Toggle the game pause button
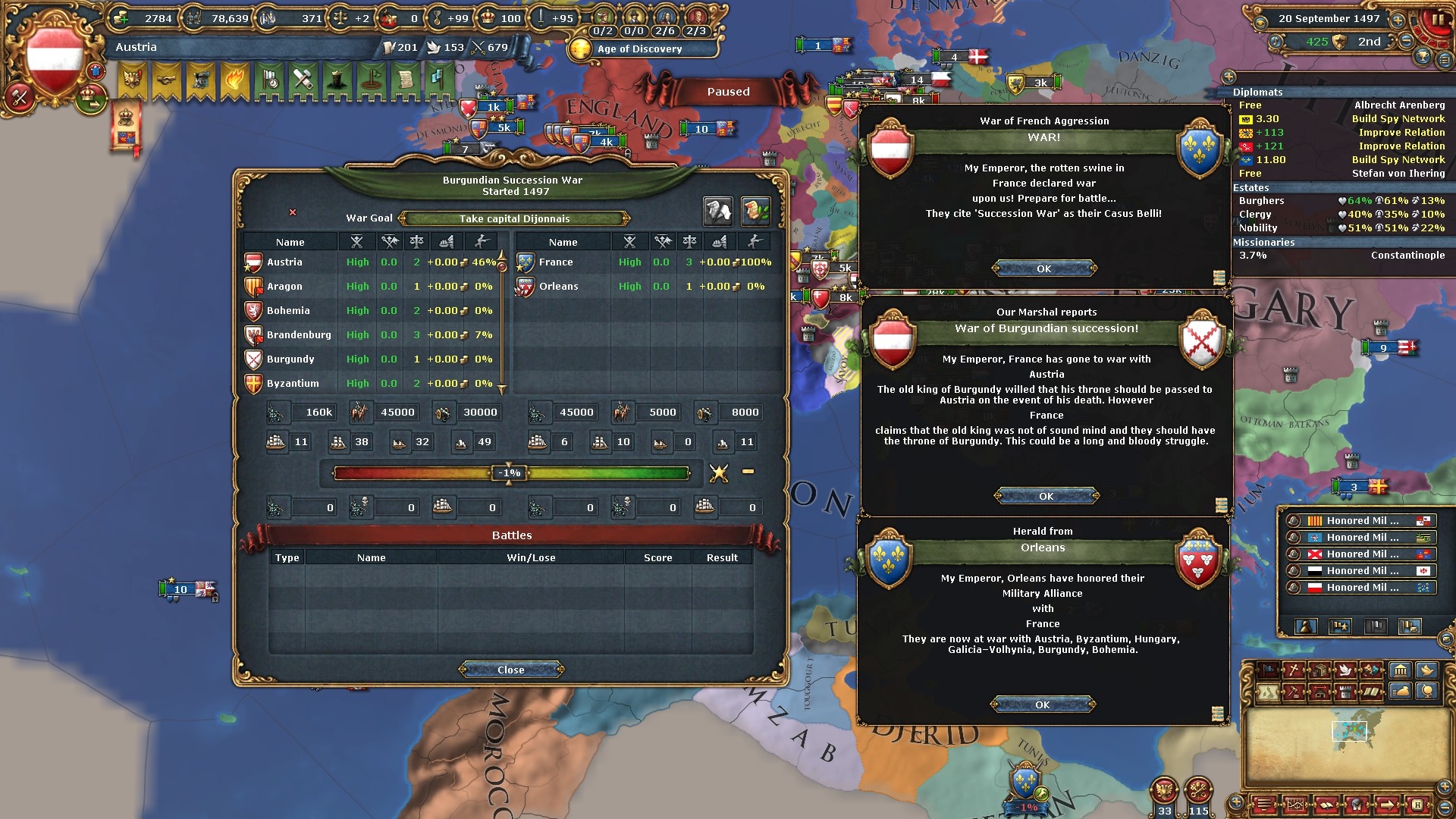Image resolution: width=1456 pixels, height=819 pixels. 1436,20
